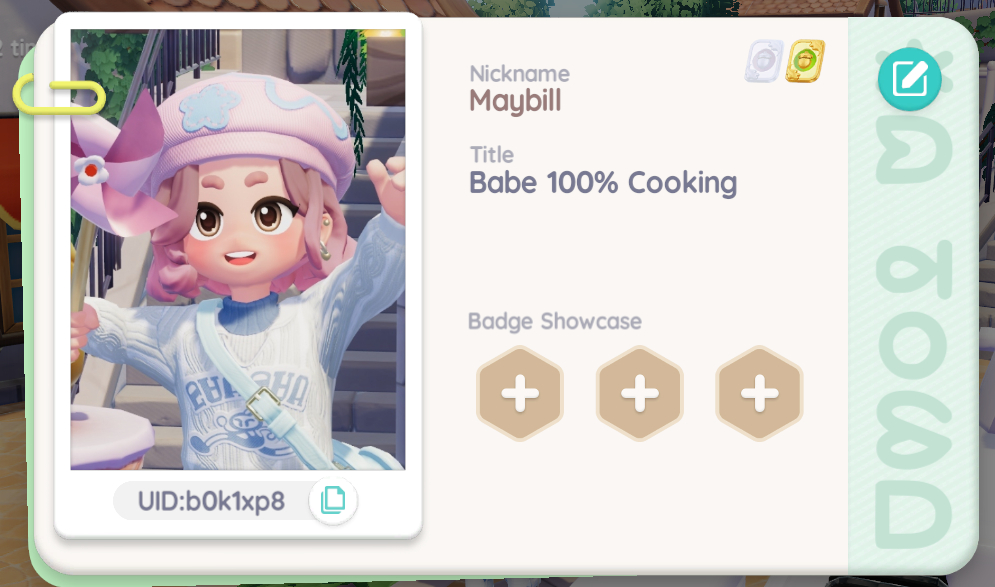995x587 pixels.
Task: Click the Maybill profile photo
Action: coord(238,250)
